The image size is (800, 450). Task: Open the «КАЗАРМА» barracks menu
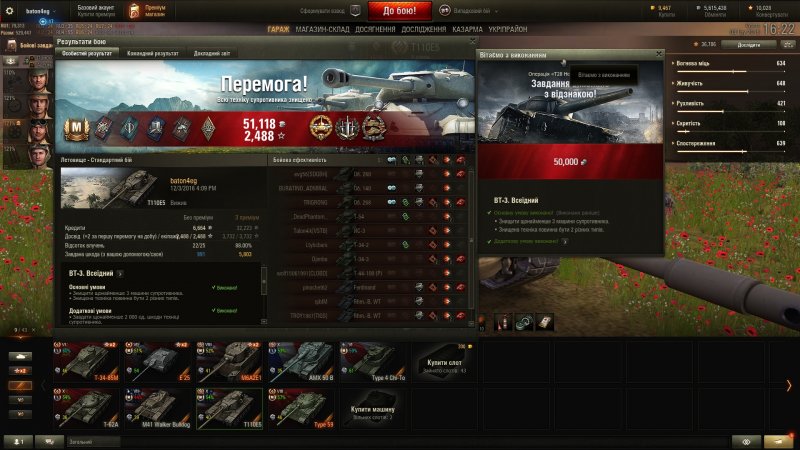467,30
